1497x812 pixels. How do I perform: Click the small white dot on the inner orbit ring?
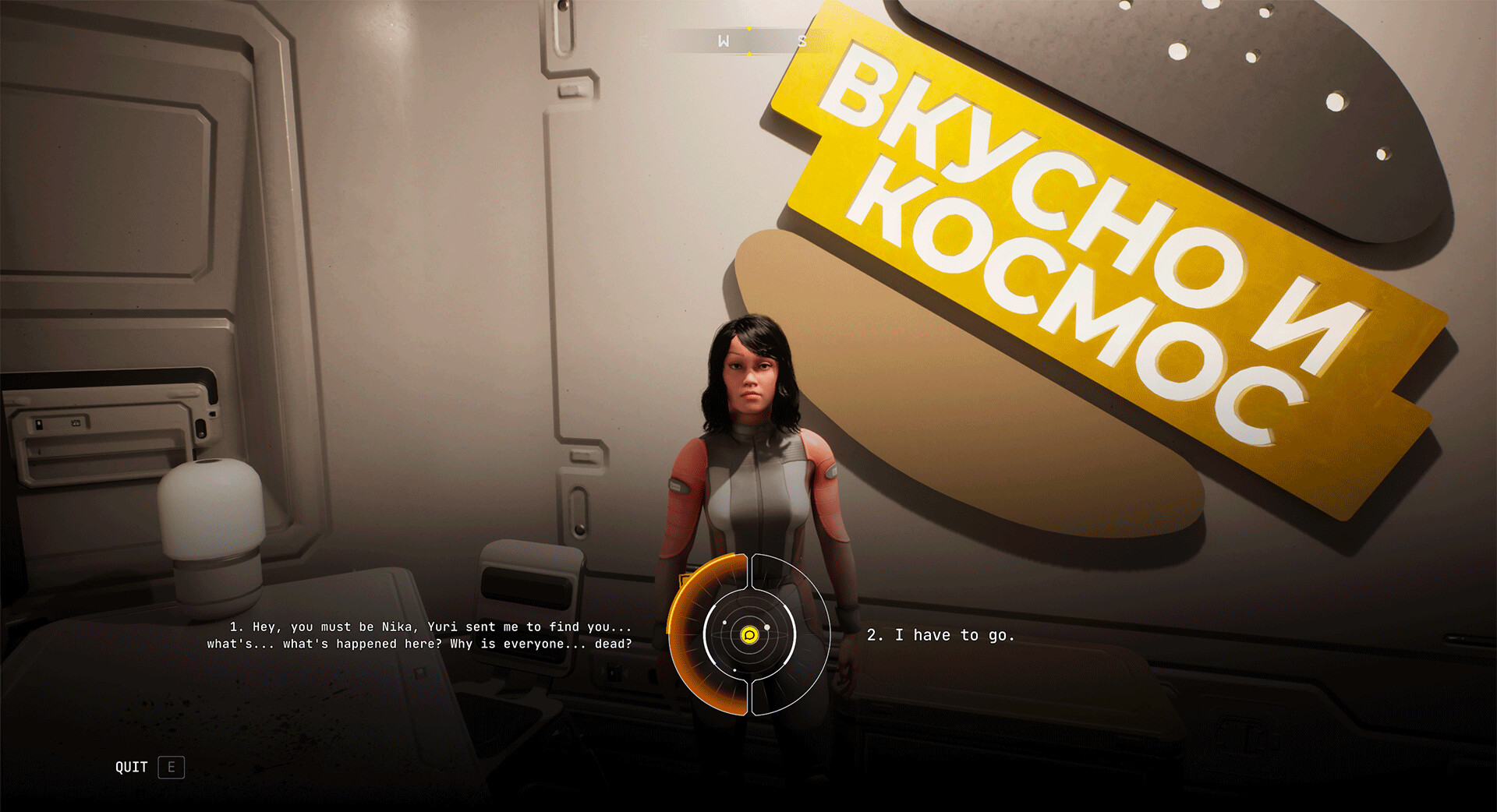coord(724,622)
